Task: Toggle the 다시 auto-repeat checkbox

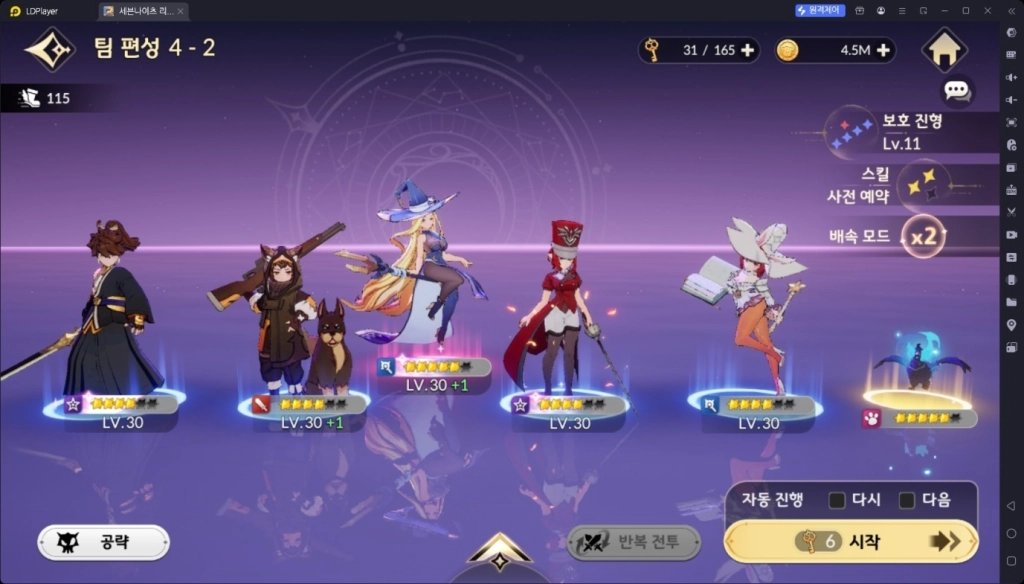Action: pos(837,500)
